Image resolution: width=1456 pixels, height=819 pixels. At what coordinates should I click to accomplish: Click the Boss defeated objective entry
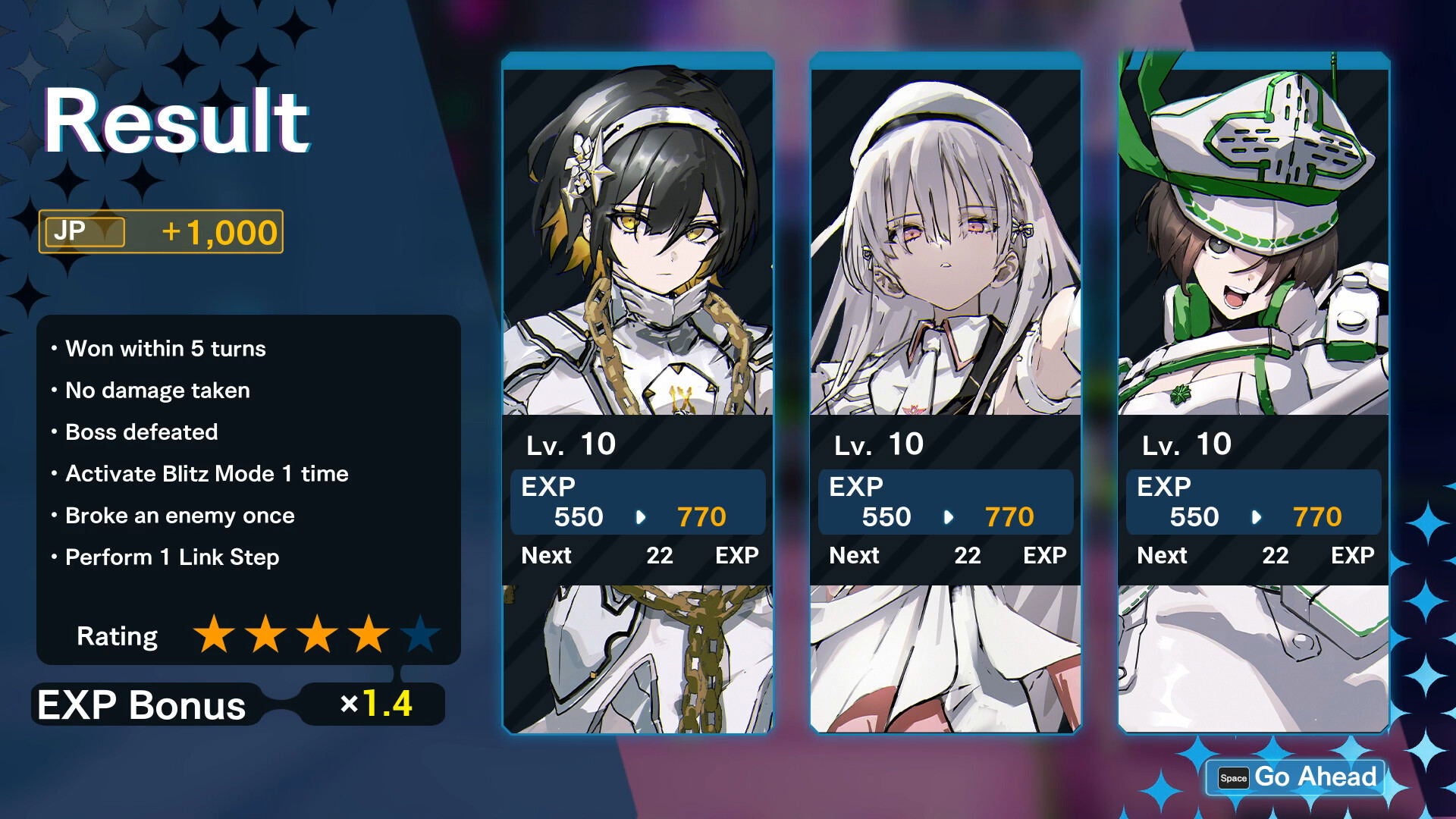pyautogui.click(x=142, y=432)
